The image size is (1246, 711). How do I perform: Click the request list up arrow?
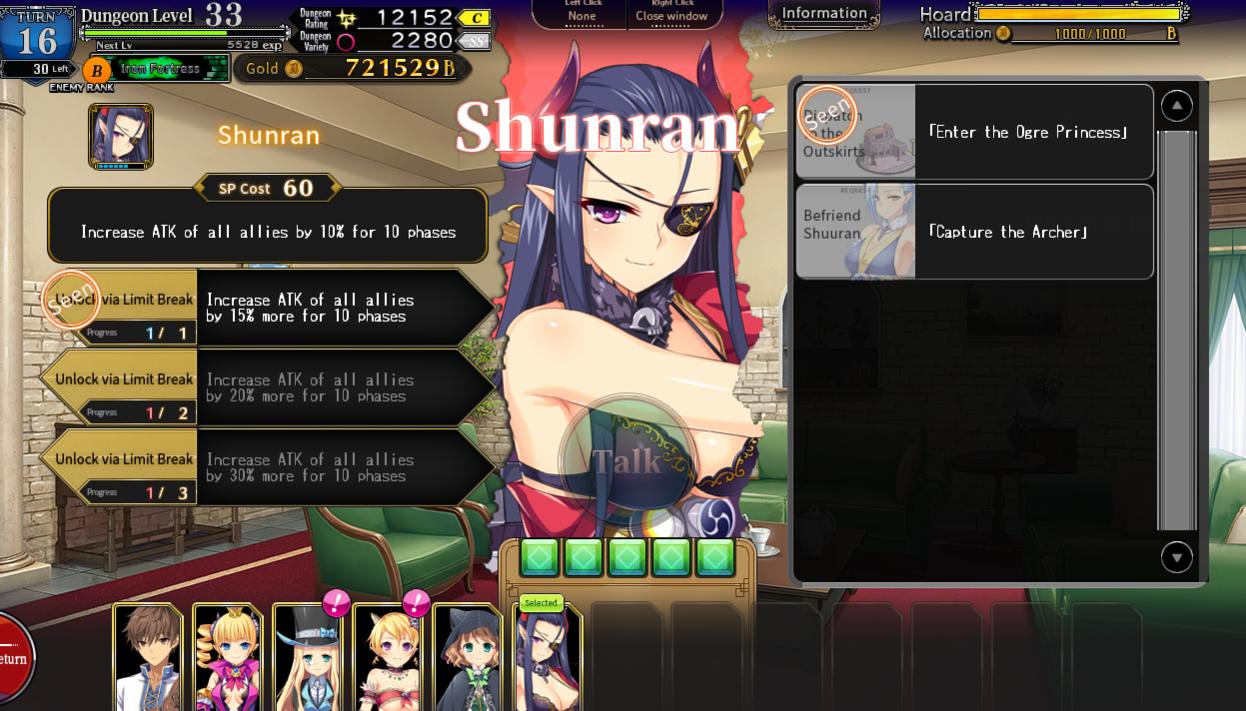1176,106
